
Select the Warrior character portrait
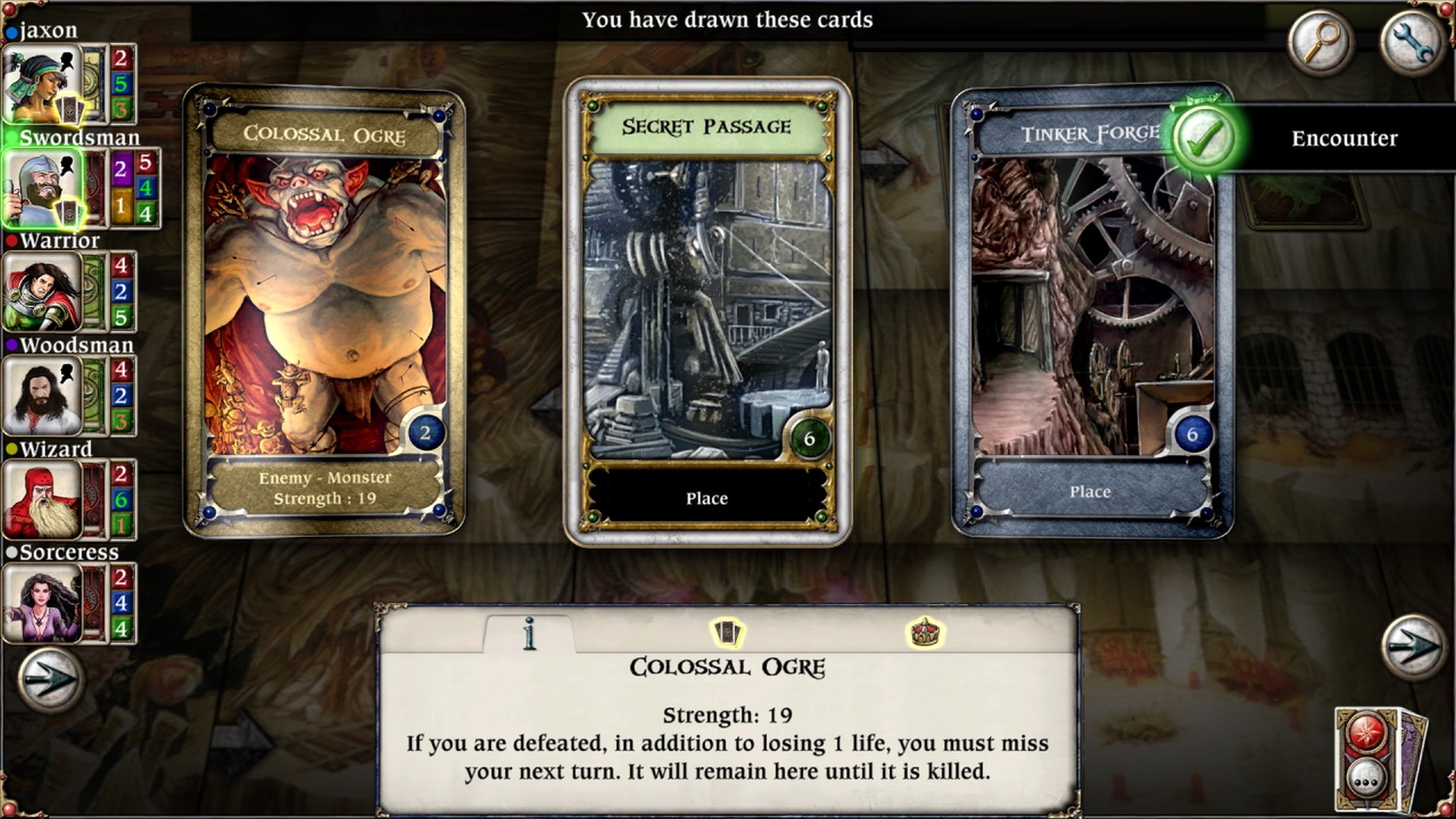tap(42, 292)
